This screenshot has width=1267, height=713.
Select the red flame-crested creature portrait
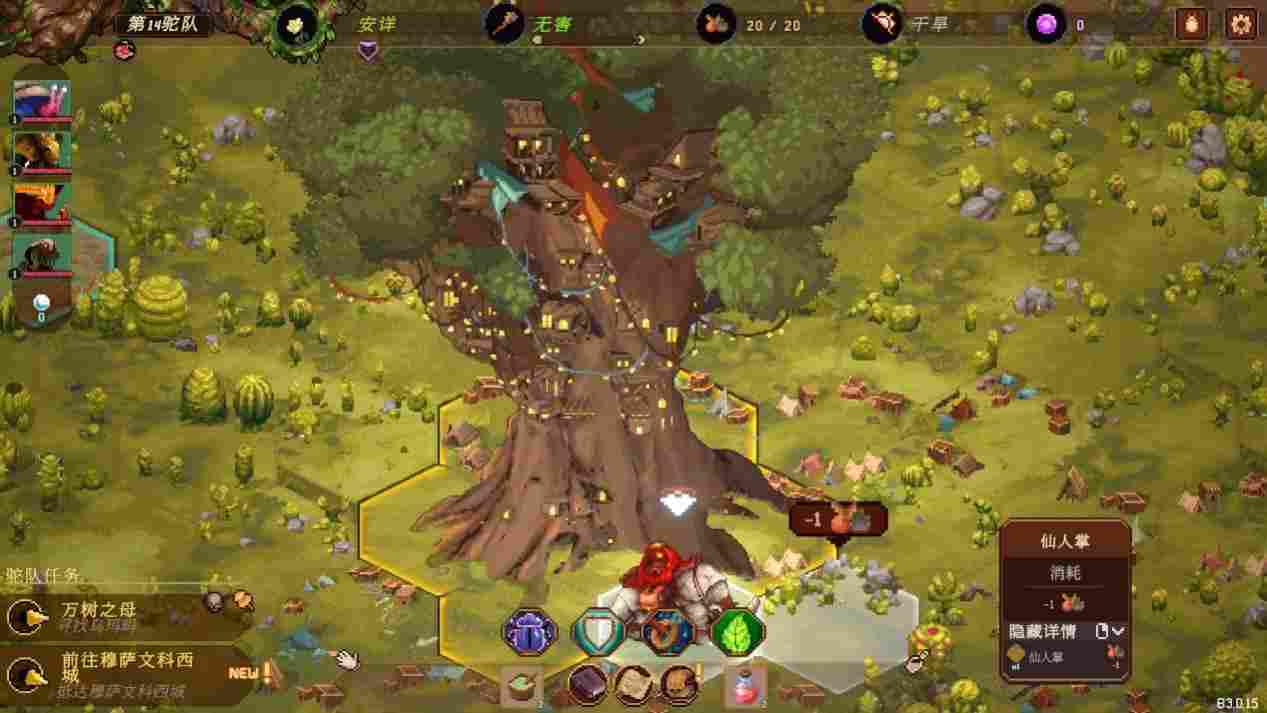(x=42, y=204)
